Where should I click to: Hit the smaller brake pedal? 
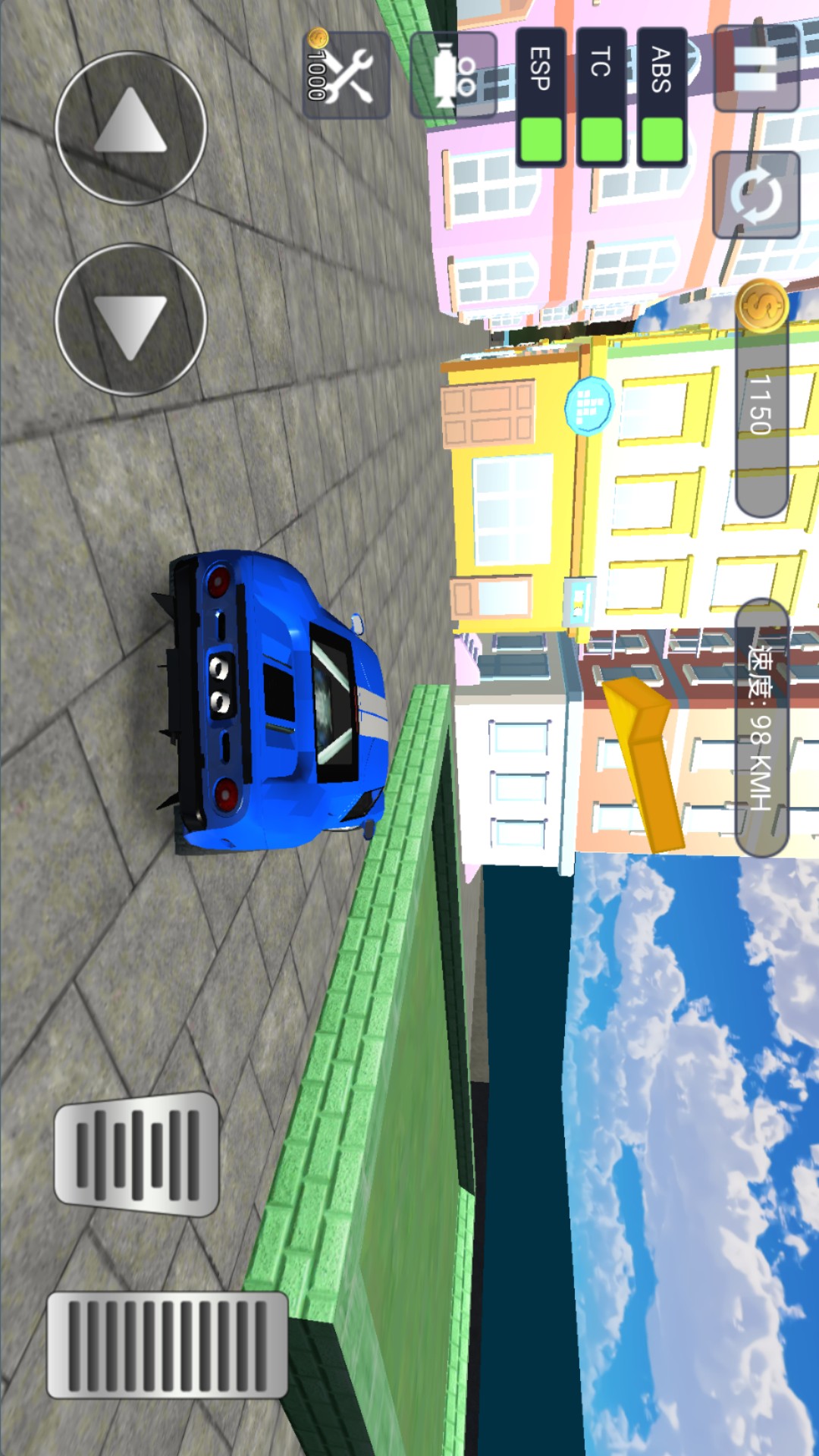[137, 1154]
